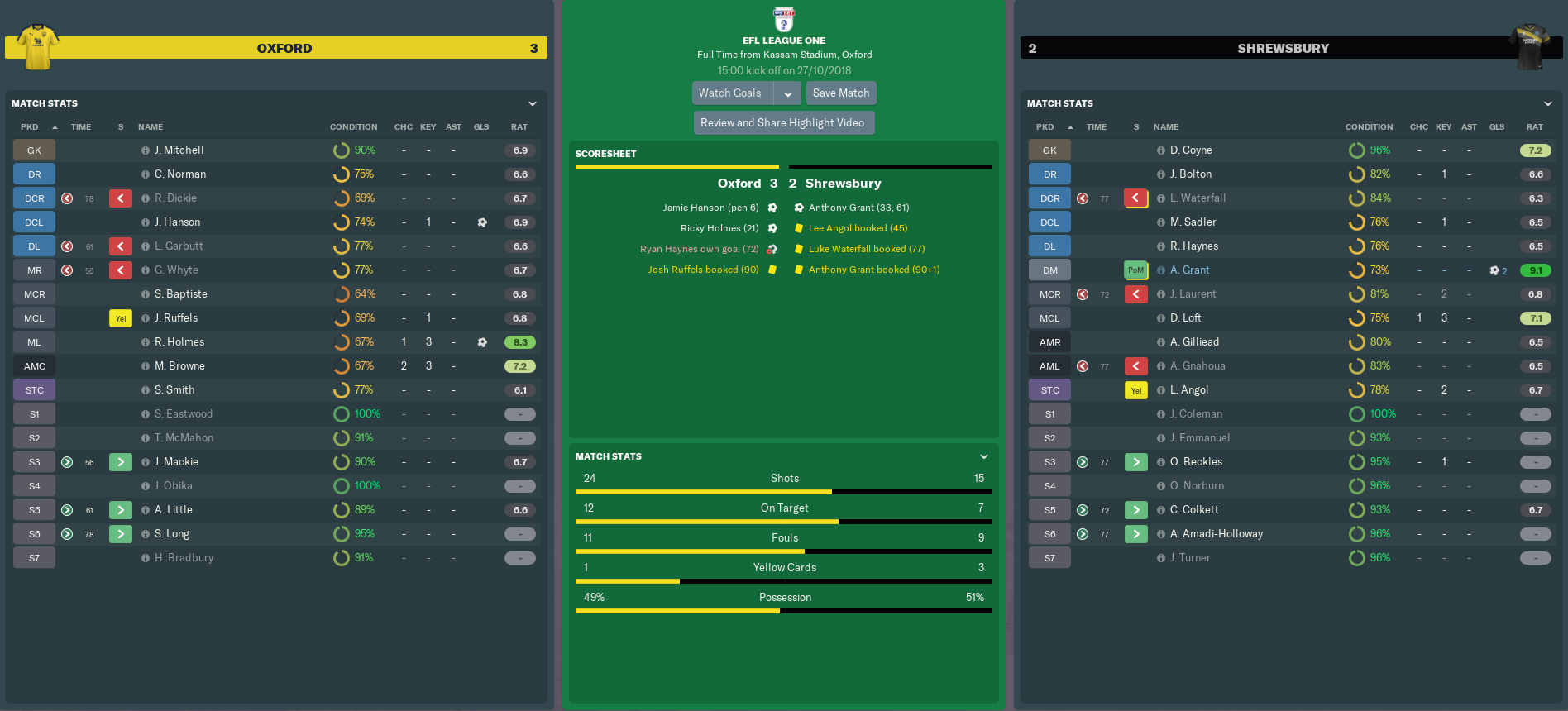The height and width of the screenshot is (711, 1568).
Task: Open the centre Match Stats panel dropdown
Action: click(983, 456)
